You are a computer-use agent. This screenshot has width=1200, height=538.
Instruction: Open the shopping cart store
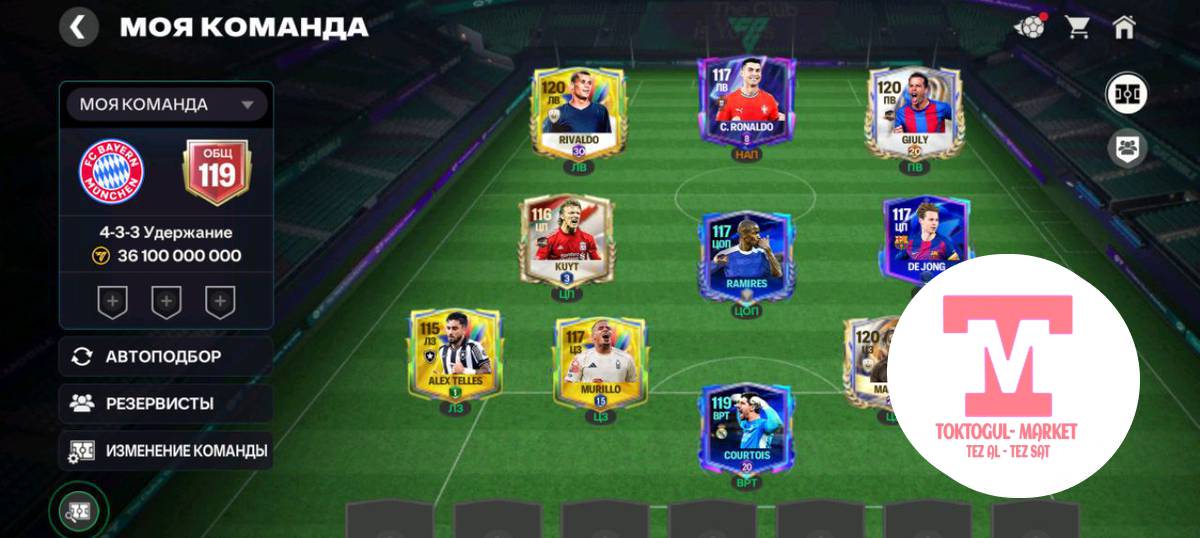click(x=1078, y=27)
